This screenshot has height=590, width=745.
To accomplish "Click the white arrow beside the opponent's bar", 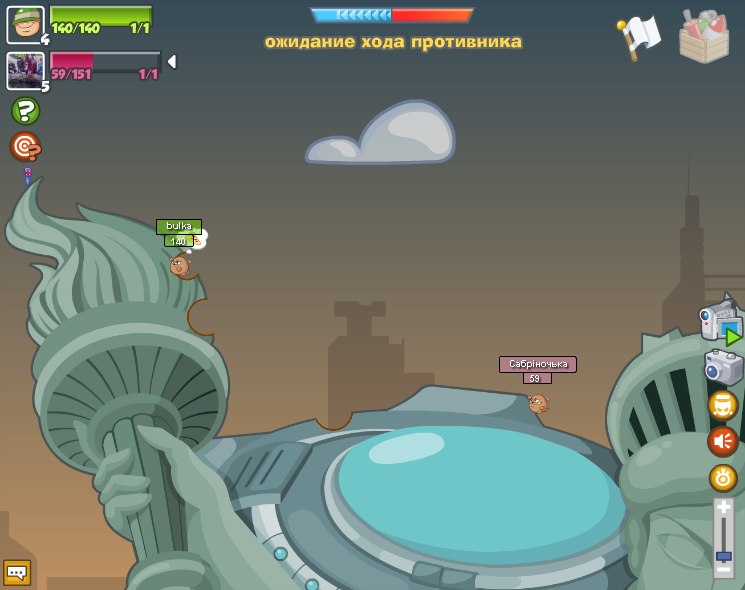I will click(171, 62).
